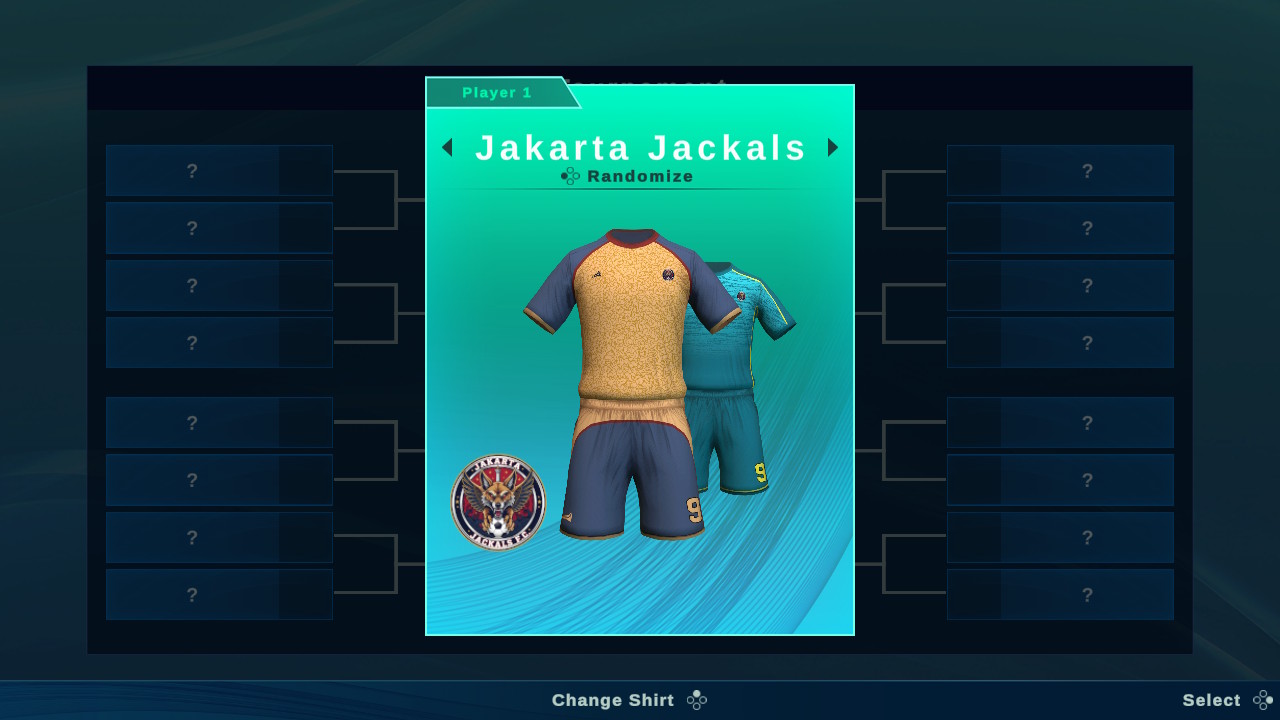Click Change Shirt on the bottom bar
The image size is (1280, 720).
613,700
